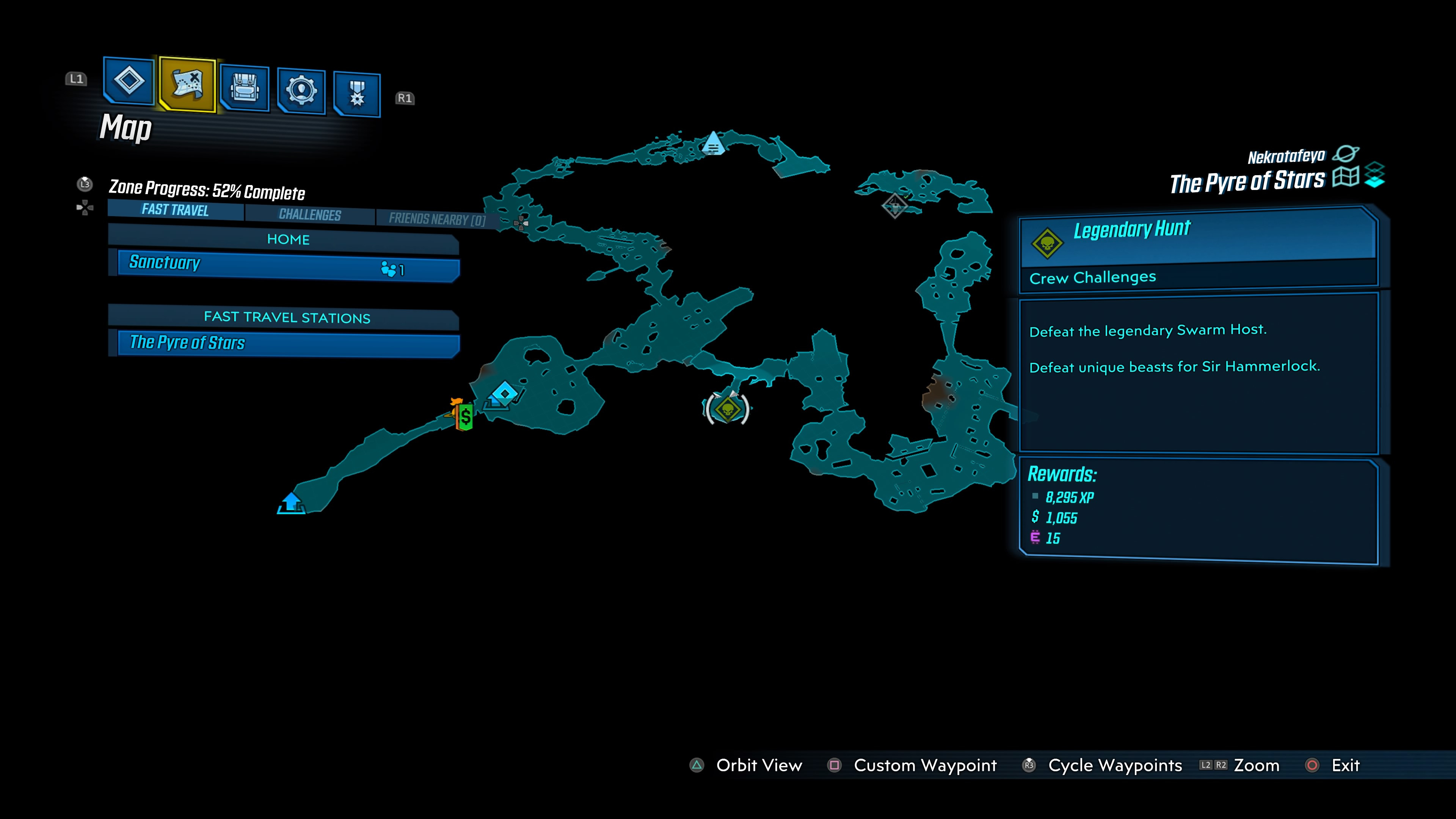
Task: View the Friends Nearby list
Action: pos(436,219)
